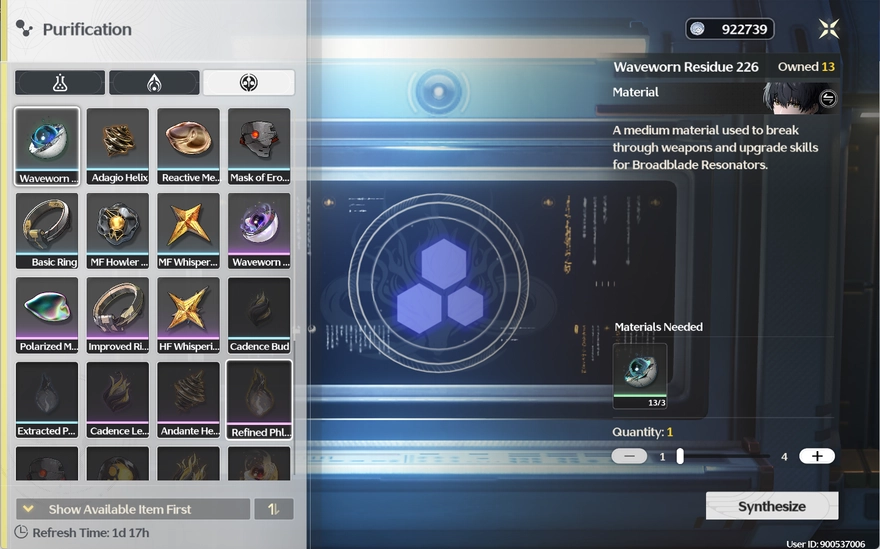The image size is (880, 549).
Task: Select the Improved Ring item
Action: pyautogui.click(x=118, y=315)
